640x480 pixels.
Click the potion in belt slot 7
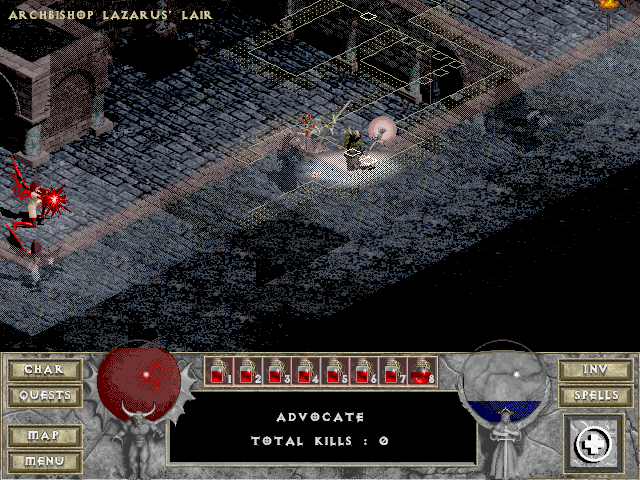pyautogui.click(x=393, y=372)
